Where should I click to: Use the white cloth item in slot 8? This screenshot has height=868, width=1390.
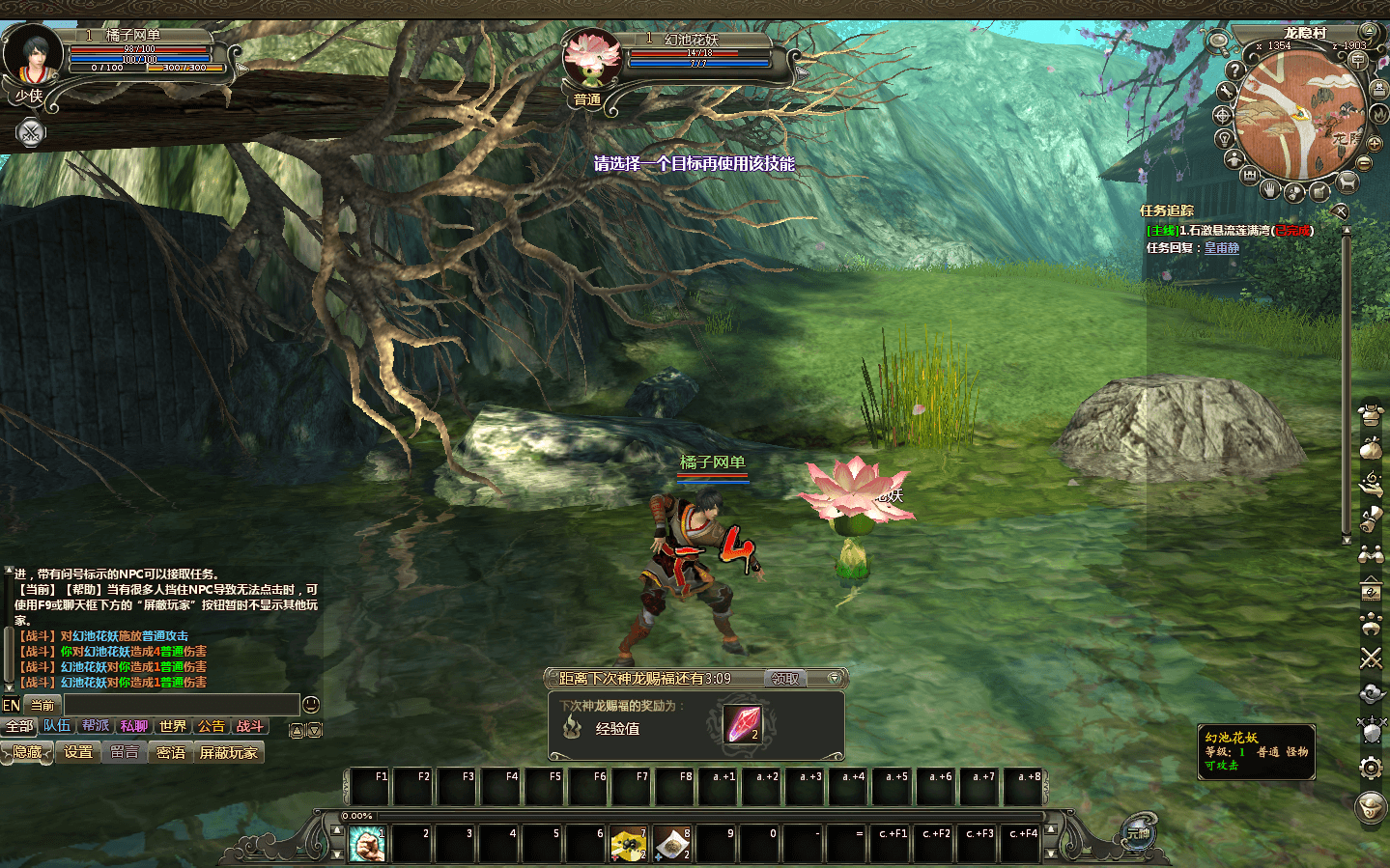pyautogui.click(x=671, y=845)
